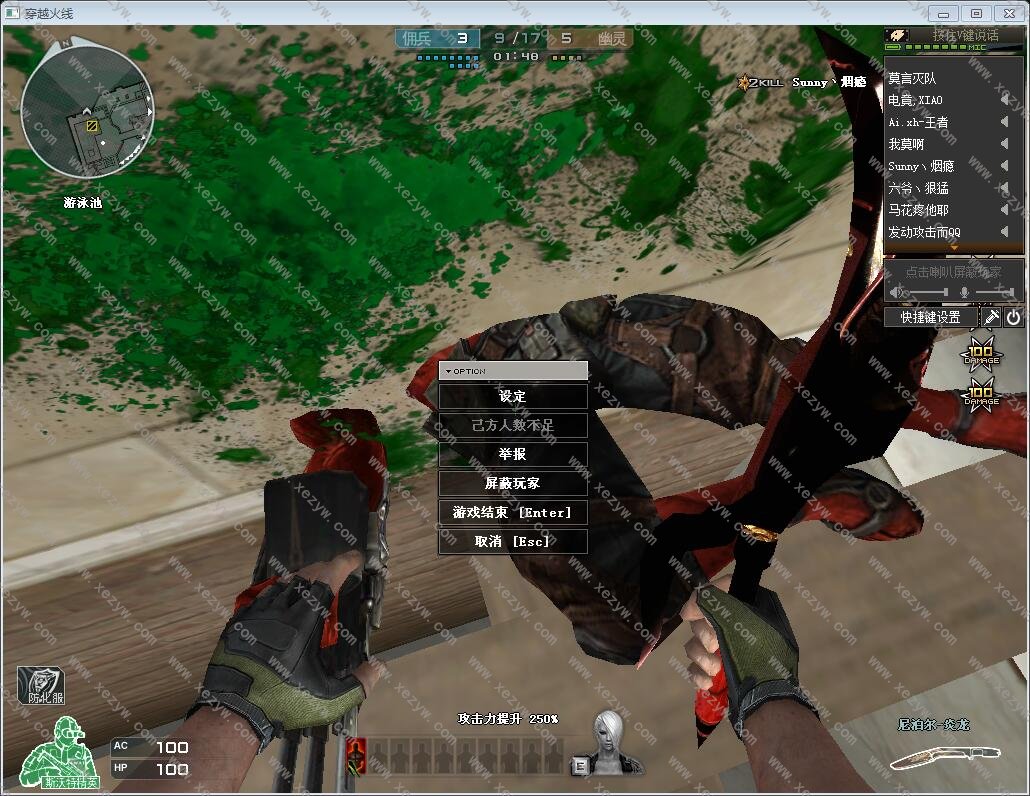Mute the speaker for Ai.xh-王者
Viewport: 1030px width, 796px height.
pyautogui.click(x=1004, y=122)
